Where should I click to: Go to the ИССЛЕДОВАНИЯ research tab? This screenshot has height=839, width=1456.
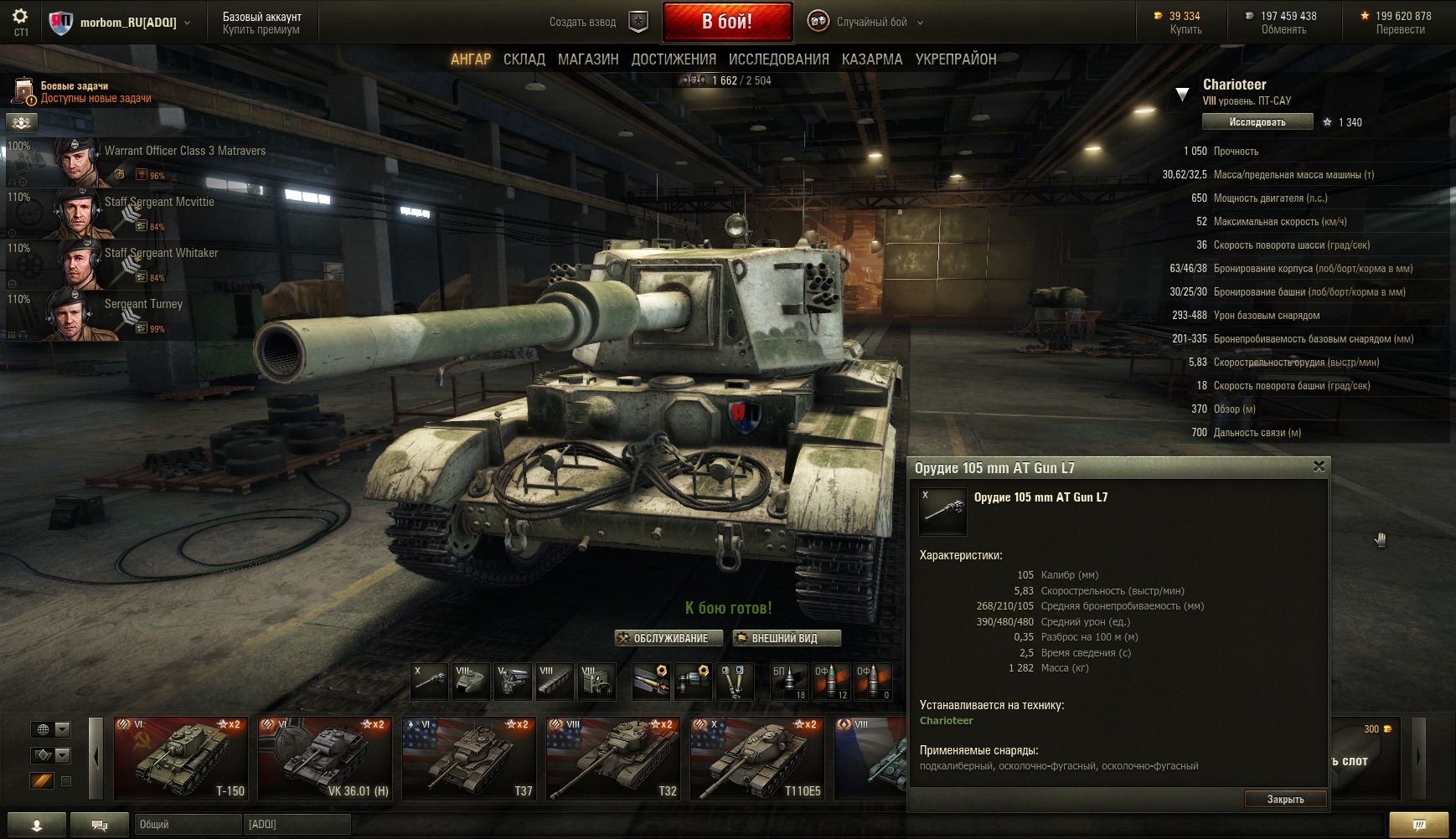(x=778, y=59)
